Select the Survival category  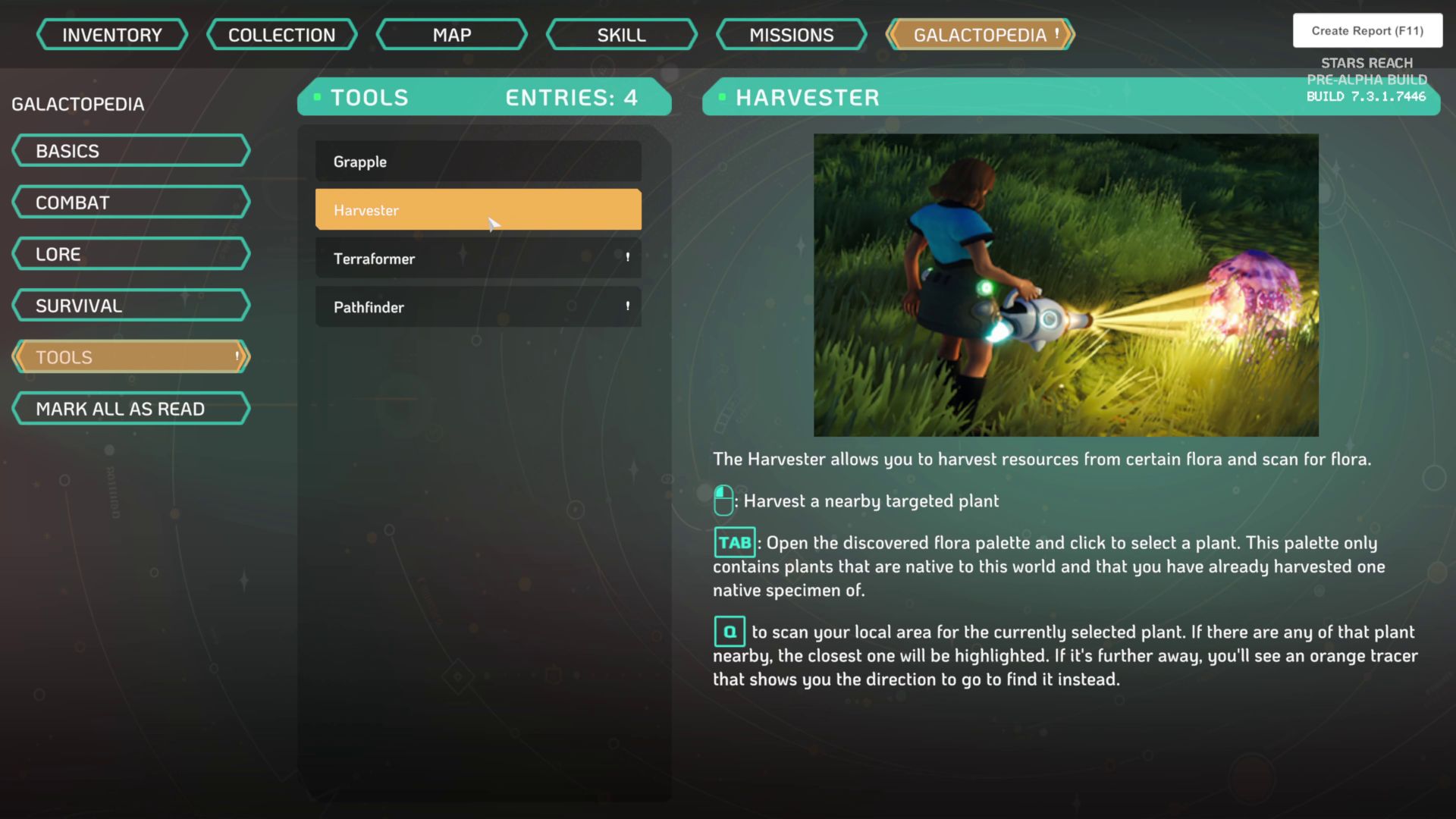pos(130,306)
